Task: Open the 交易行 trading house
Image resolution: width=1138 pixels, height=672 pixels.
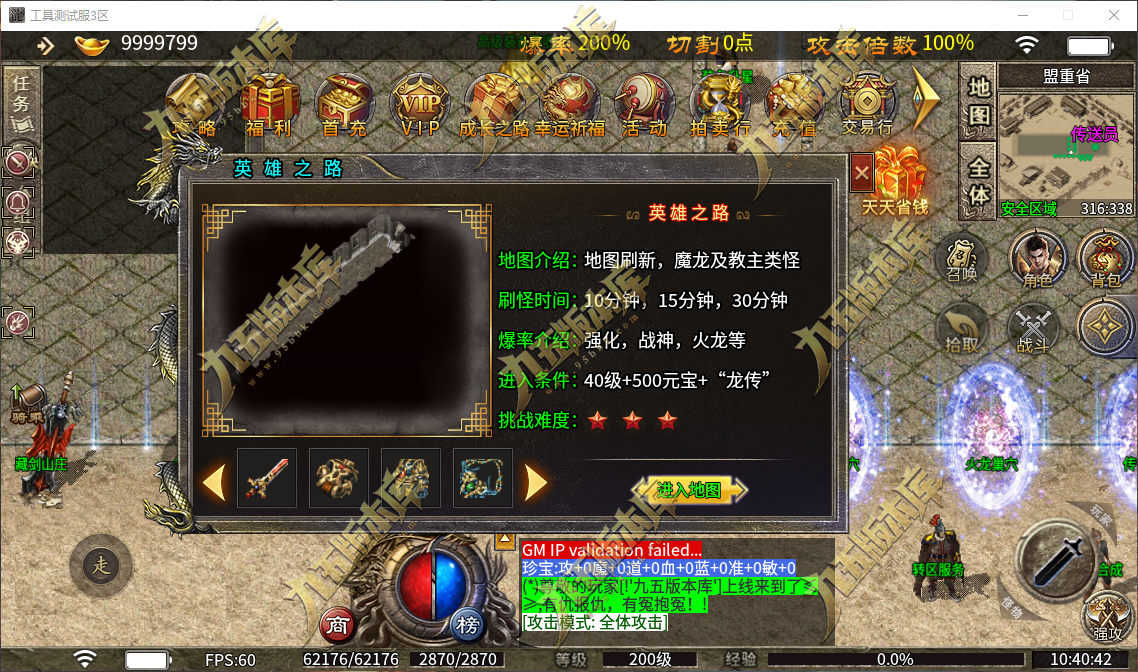Action: click(867, 104)
